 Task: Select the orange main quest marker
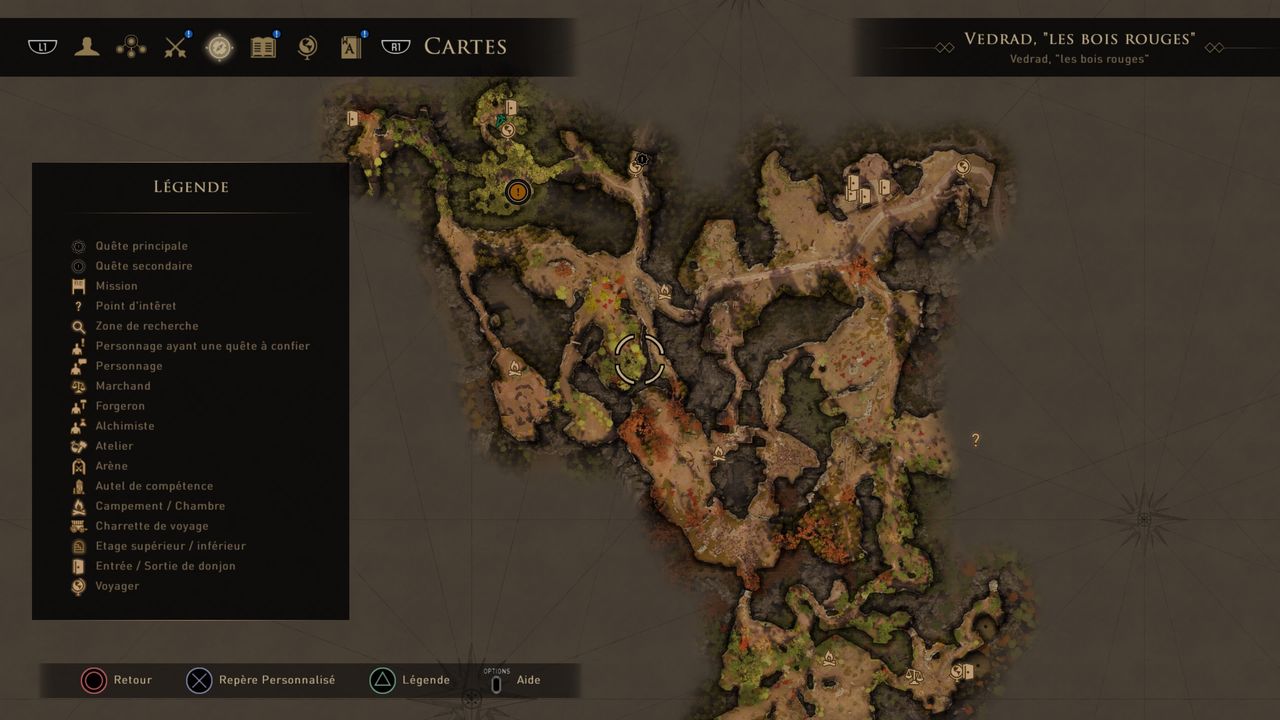pos(517,191)
